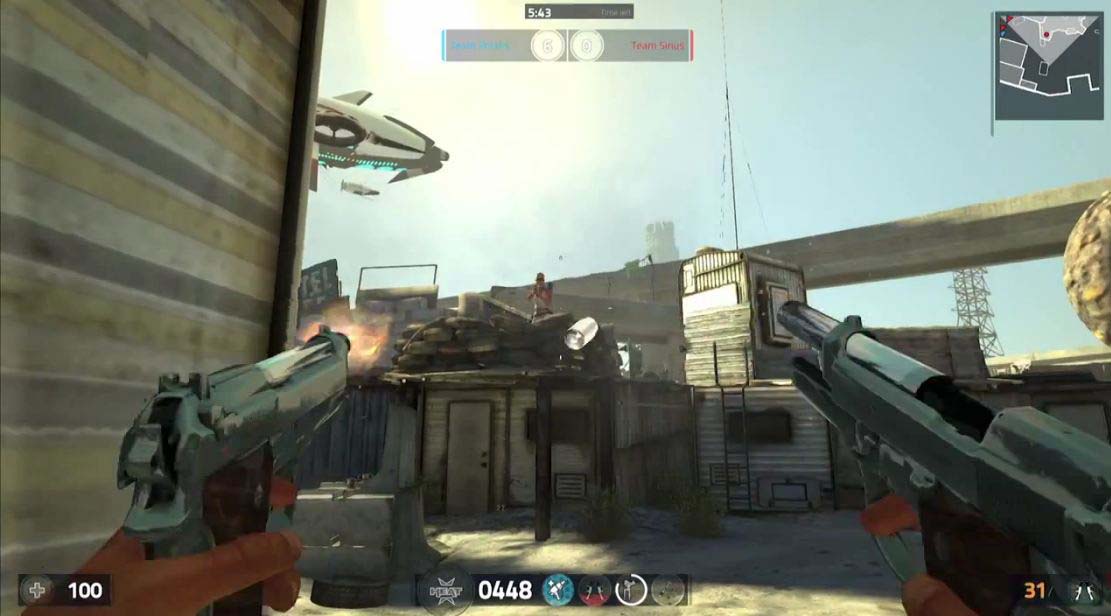Activate the blue pistol ability icon
The height and width of the screenshot is (616, 1111).
pyautogui.click(x=557, y=590)
